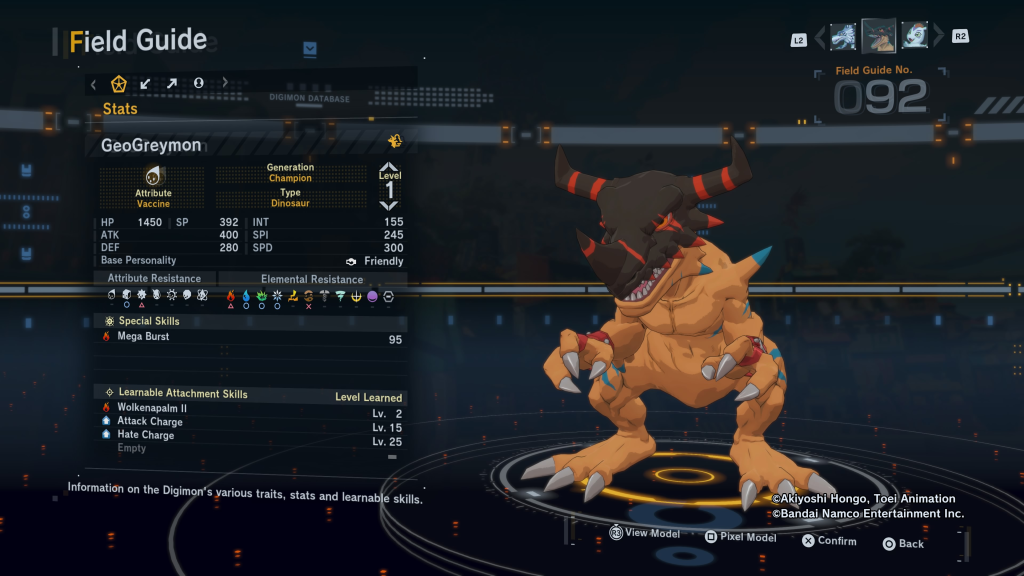Select the Attack Charge skill row
The height and width of the screenshot is (576, 1024).
coord(250,422)
